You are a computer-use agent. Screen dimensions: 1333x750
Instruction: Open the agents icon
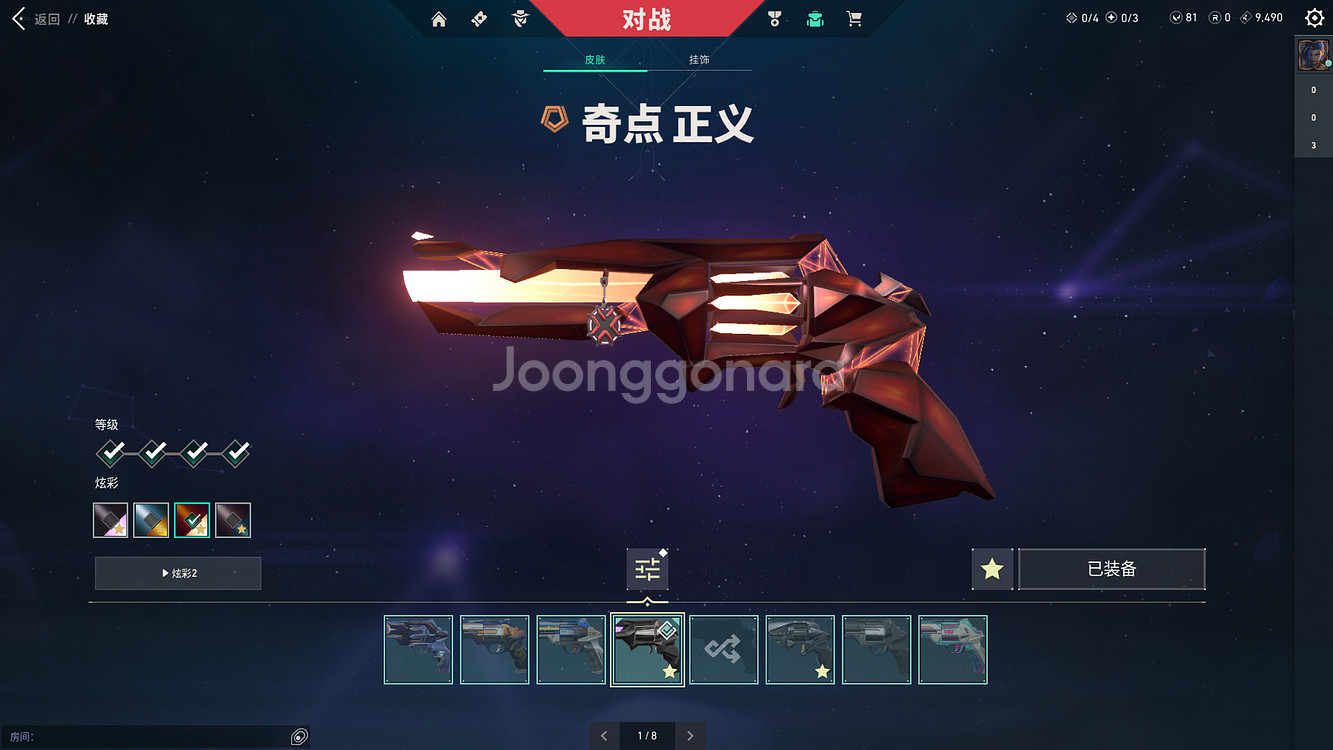tap(520, 19)
